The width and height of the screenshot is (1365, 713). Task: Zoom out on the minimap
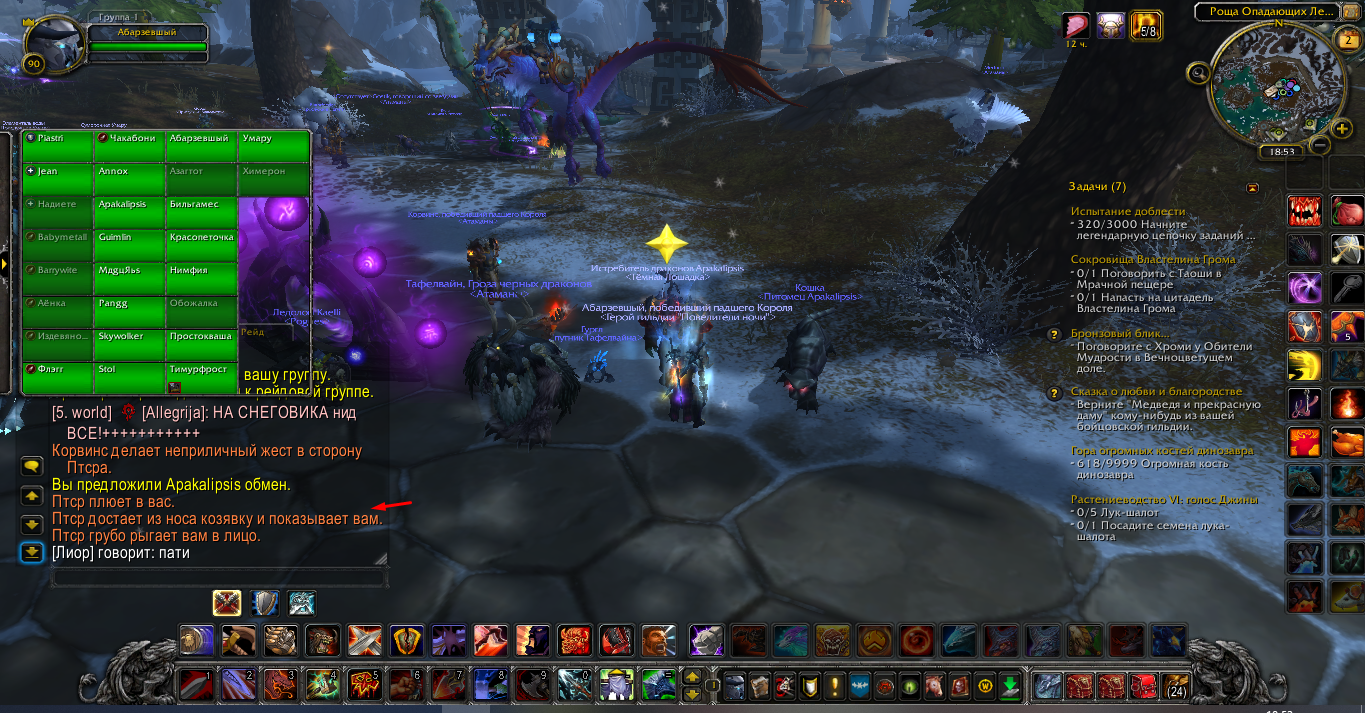click(1319, 145)
